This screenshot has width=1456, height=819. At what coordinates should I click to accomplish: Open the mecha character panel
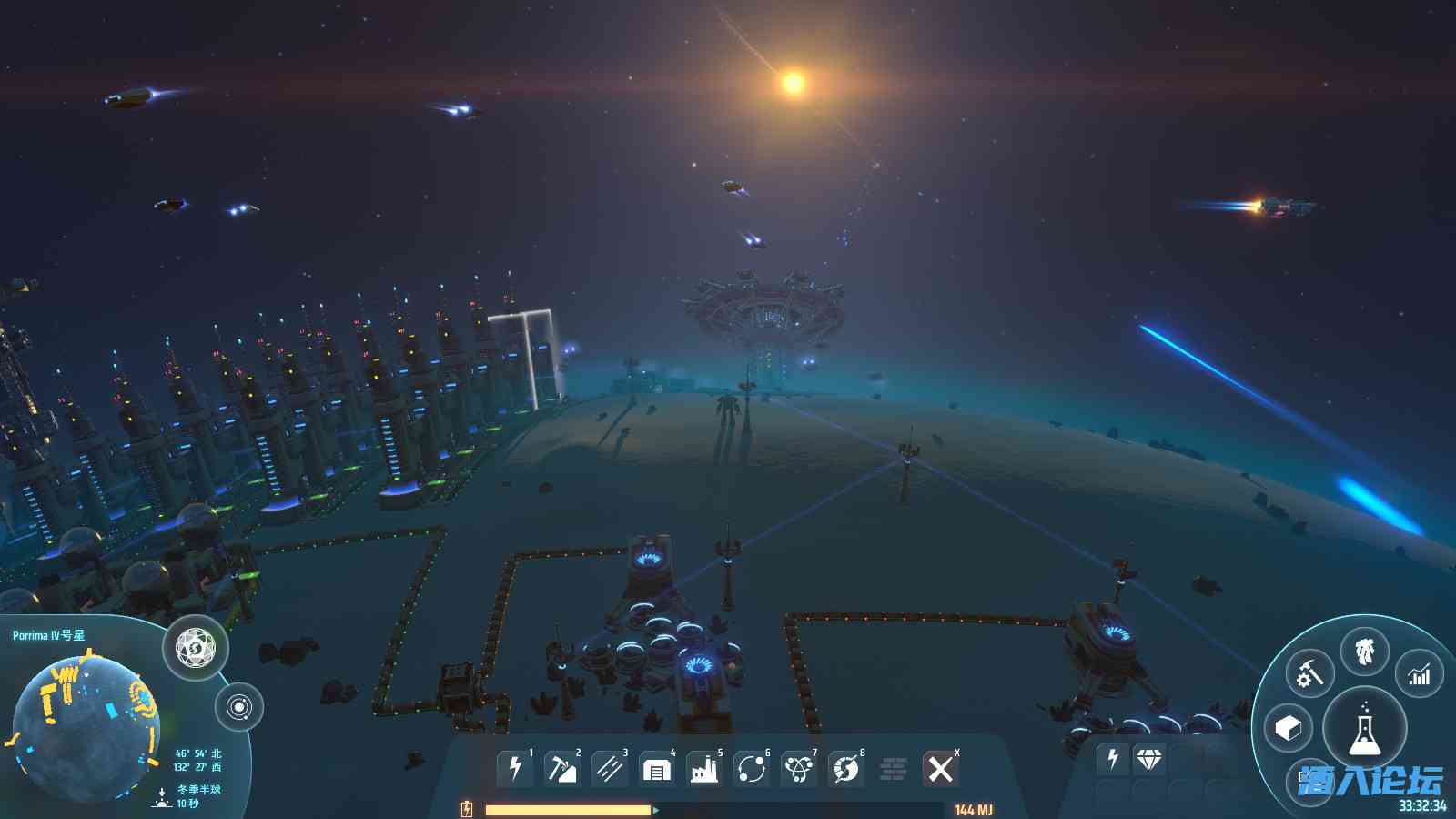pos(1364,652)
